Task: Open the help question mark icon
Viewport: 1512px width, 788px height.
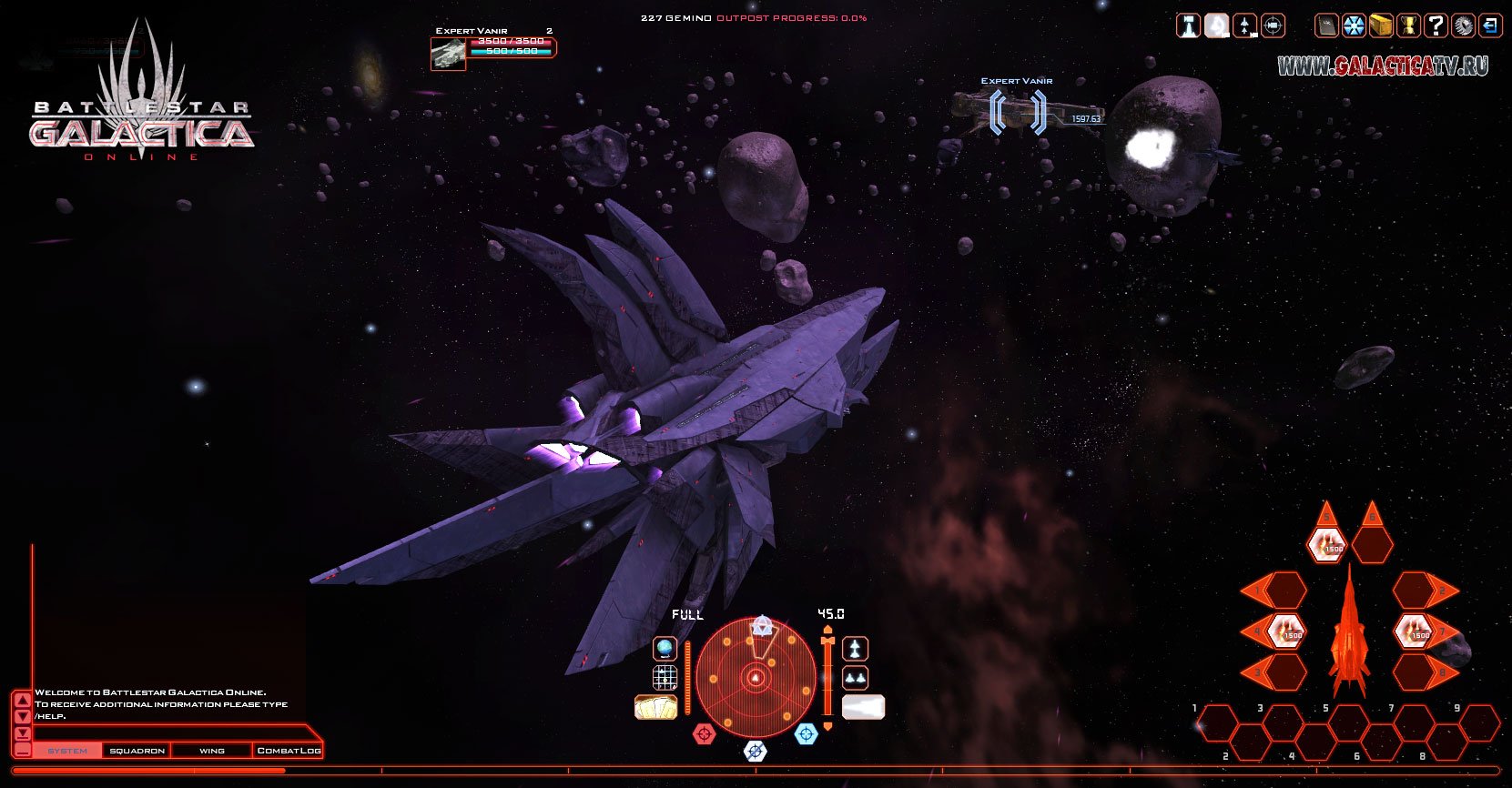Action: coord(1436,25)
